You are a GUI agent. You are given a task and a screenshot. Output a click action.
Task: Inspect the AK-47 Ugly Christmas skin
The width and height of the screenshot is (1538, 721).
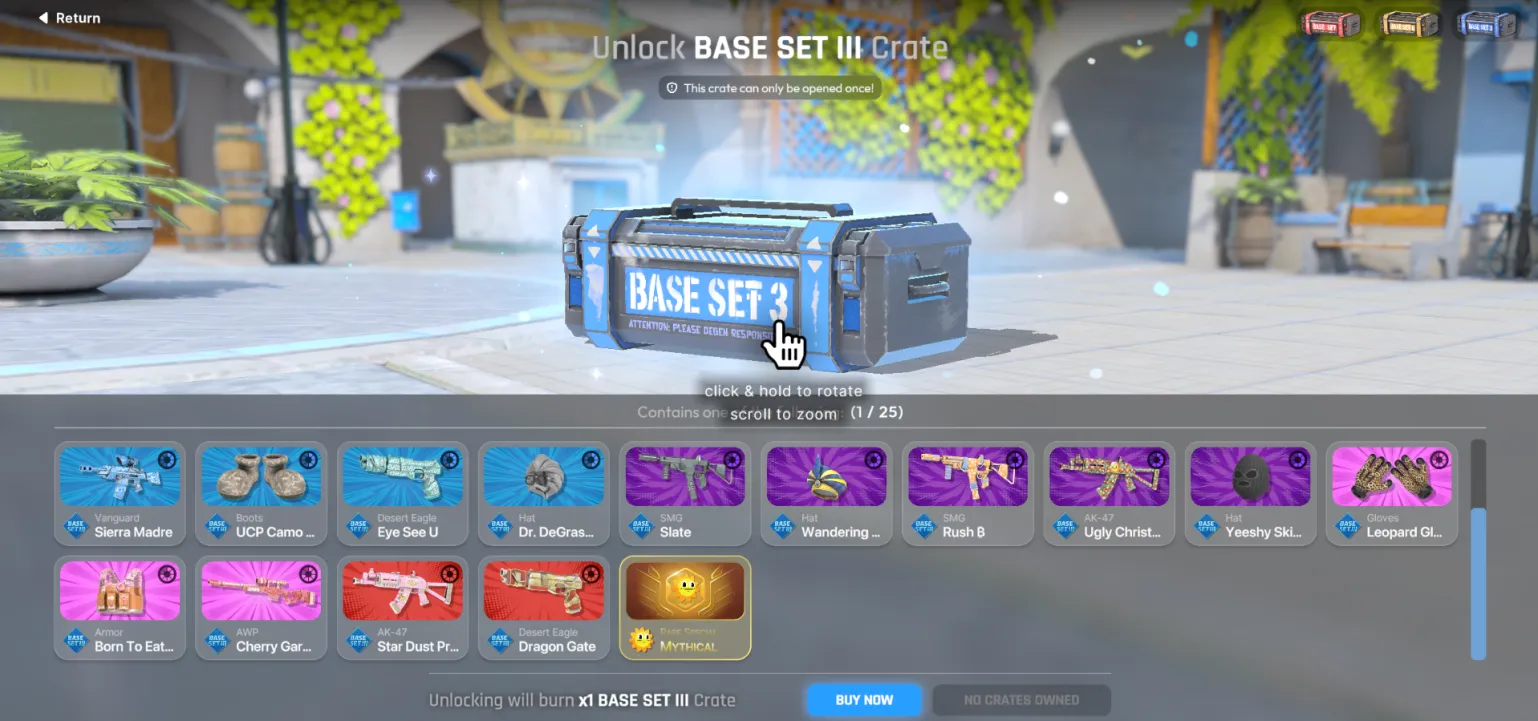[x=1109, y=494]
